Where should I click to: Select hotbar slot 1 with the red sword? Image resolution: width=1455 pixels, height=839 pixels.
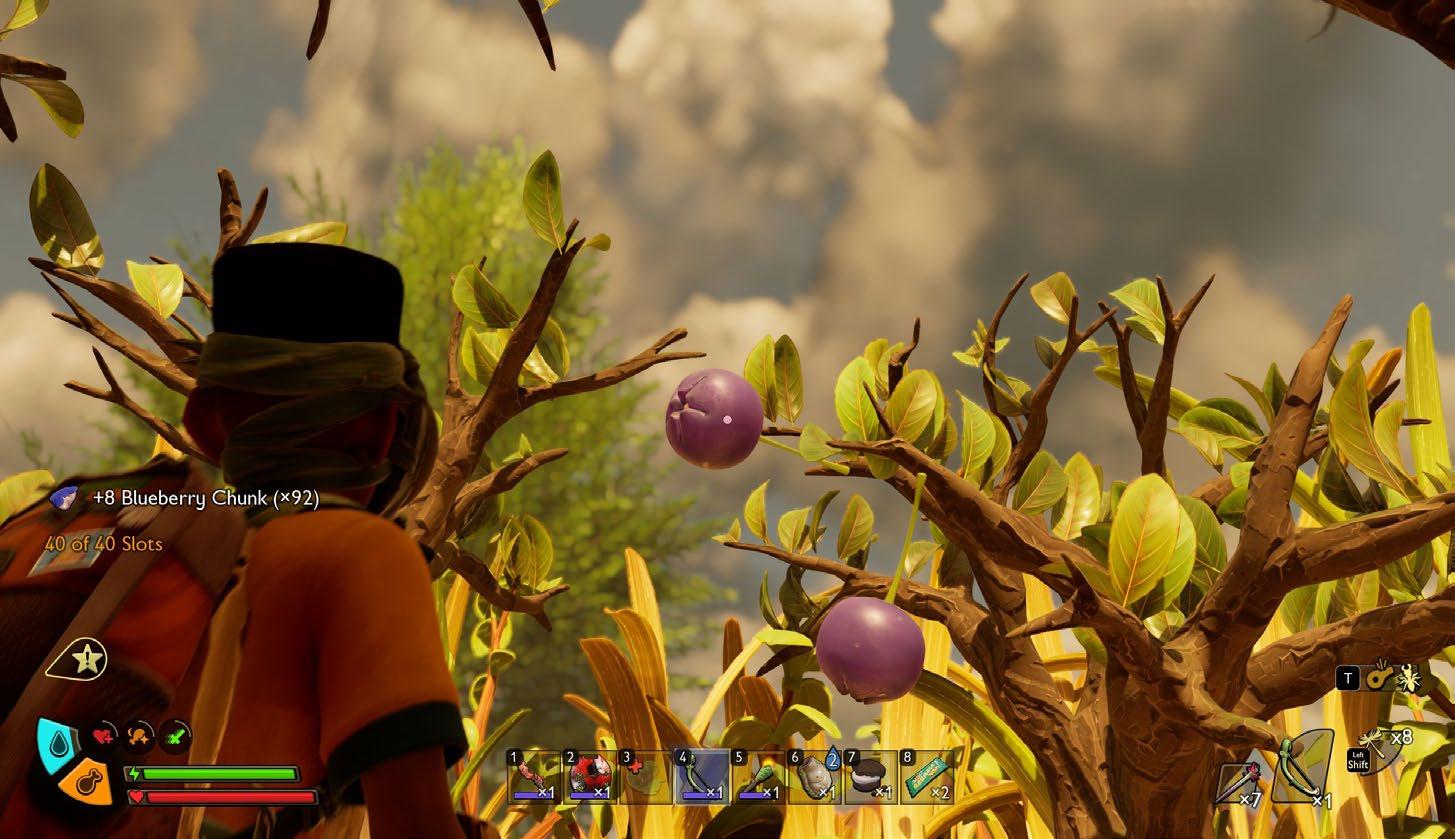[x=535, y=777]
